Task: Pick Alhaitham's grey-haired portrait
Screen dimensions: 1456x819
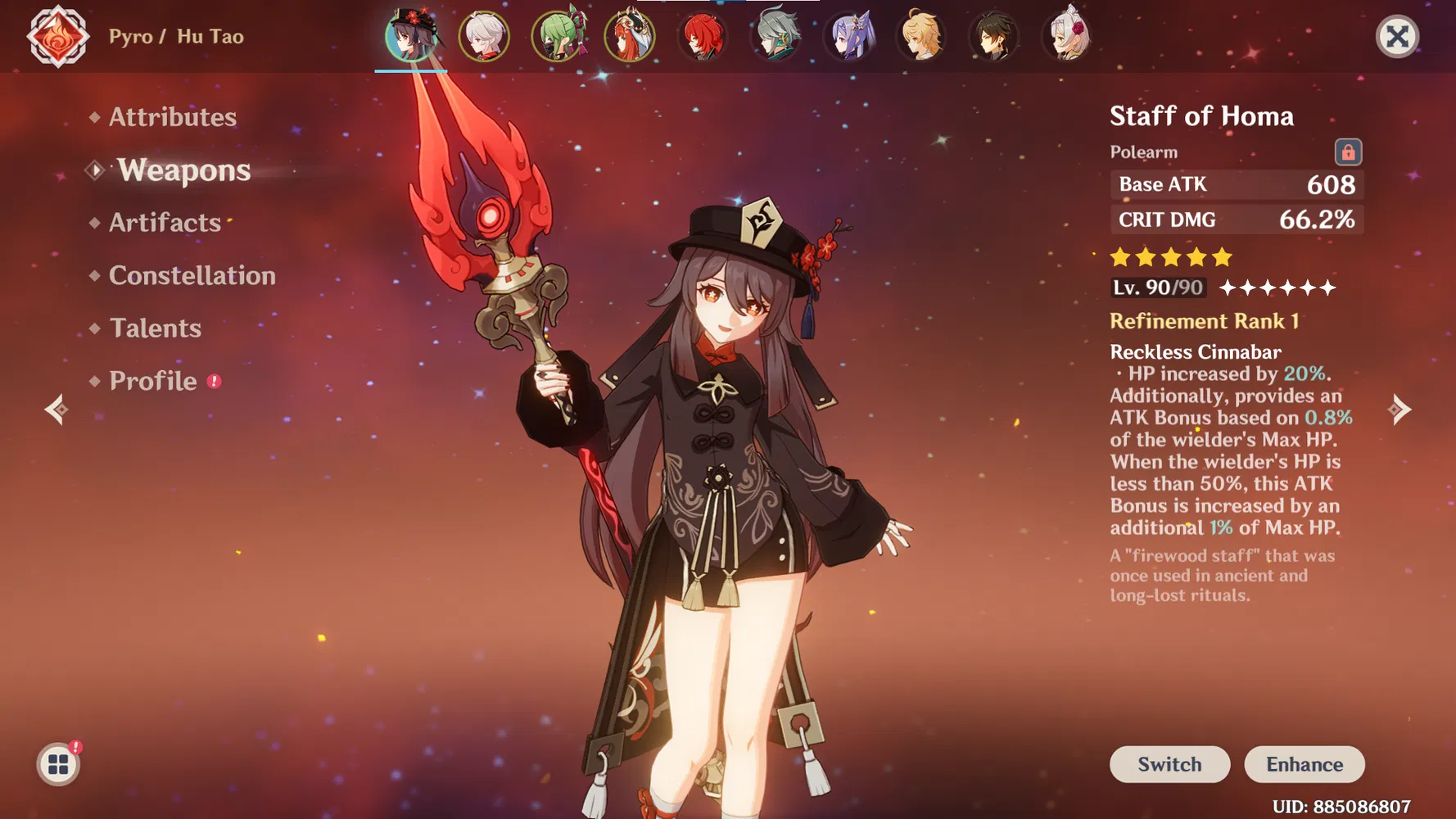Action: tap(775, 37)
